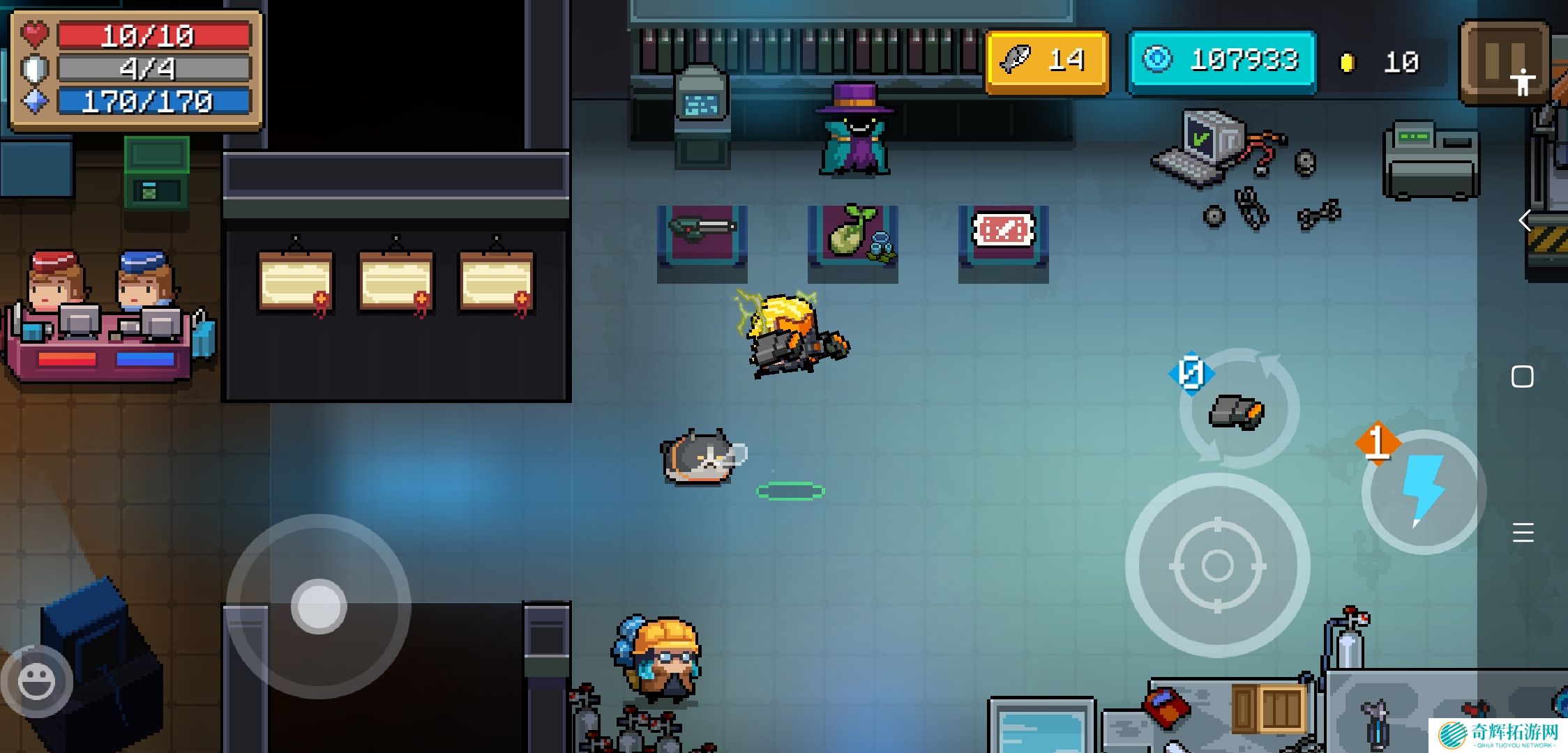
Task: Tap the crosshair attack button
Action: (x=1217, y=565)
